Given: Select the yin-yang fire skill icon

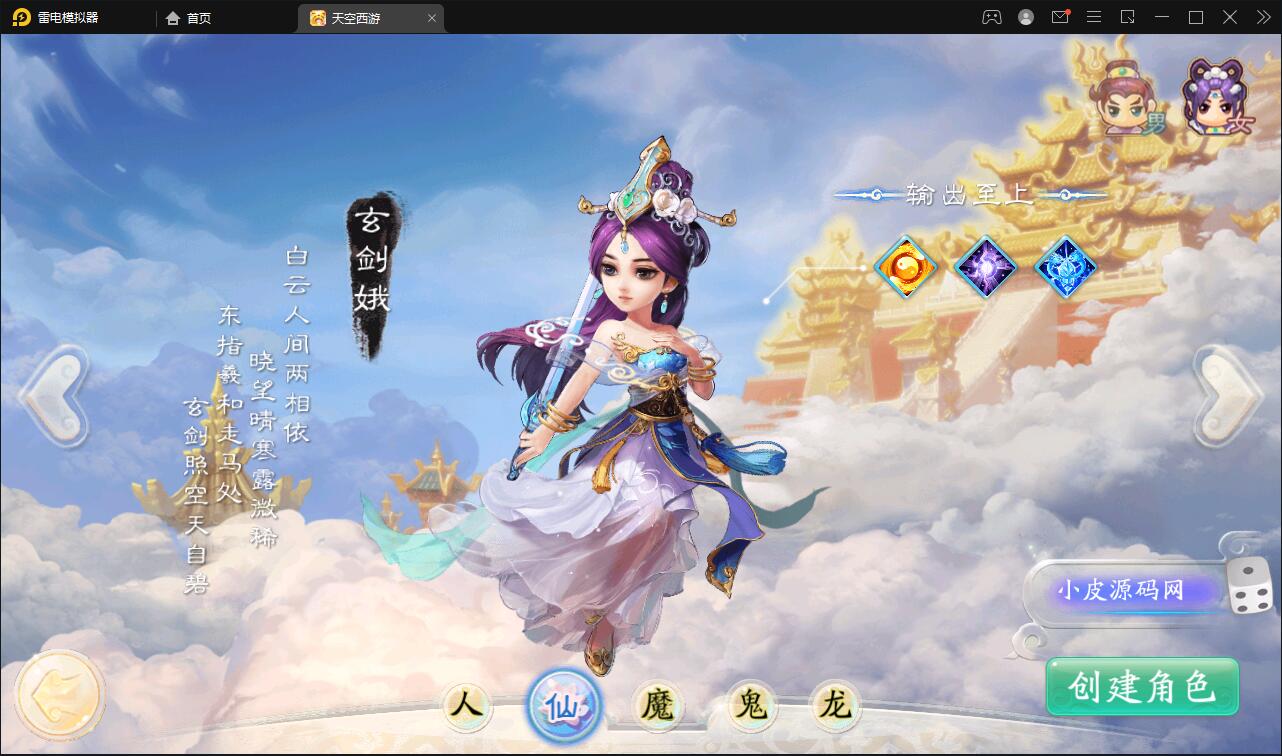Looking at the screenshot, I should (x=906, y=266).
